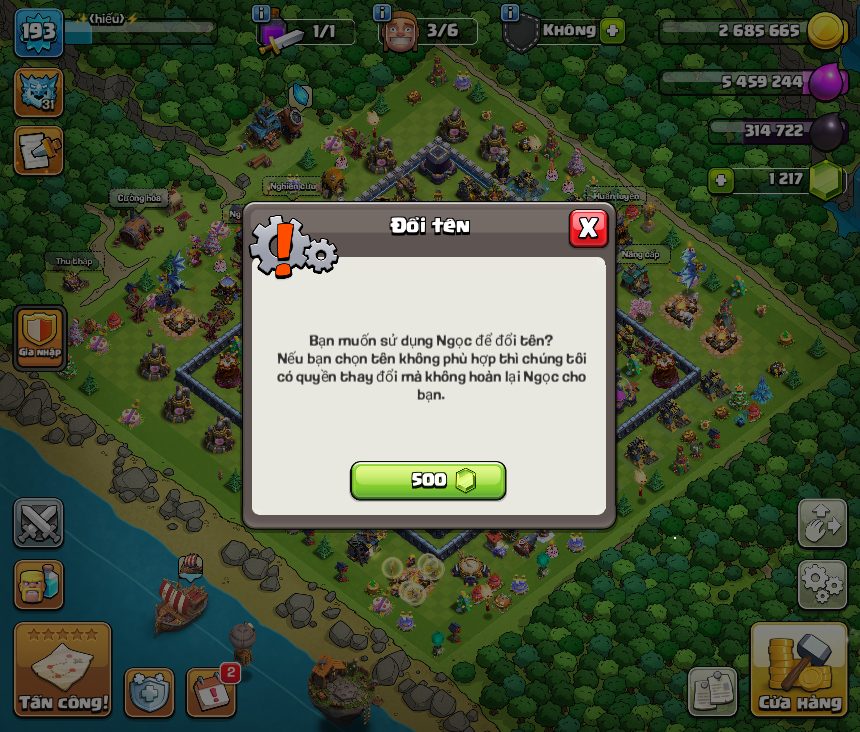Buy more gems with plus button
Screen dimensions: 860x732
[x=720, y=180]
